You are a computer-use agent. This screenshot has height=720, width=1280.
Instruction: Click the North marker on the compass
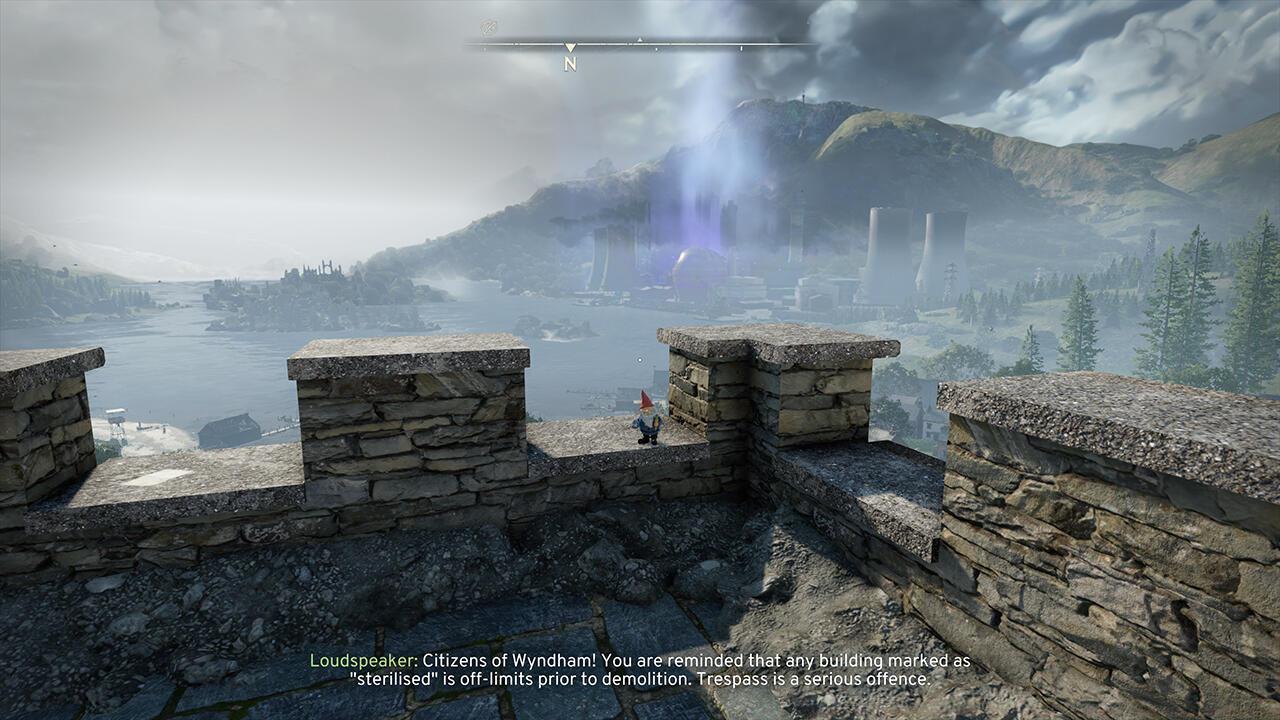pos(570,63)
